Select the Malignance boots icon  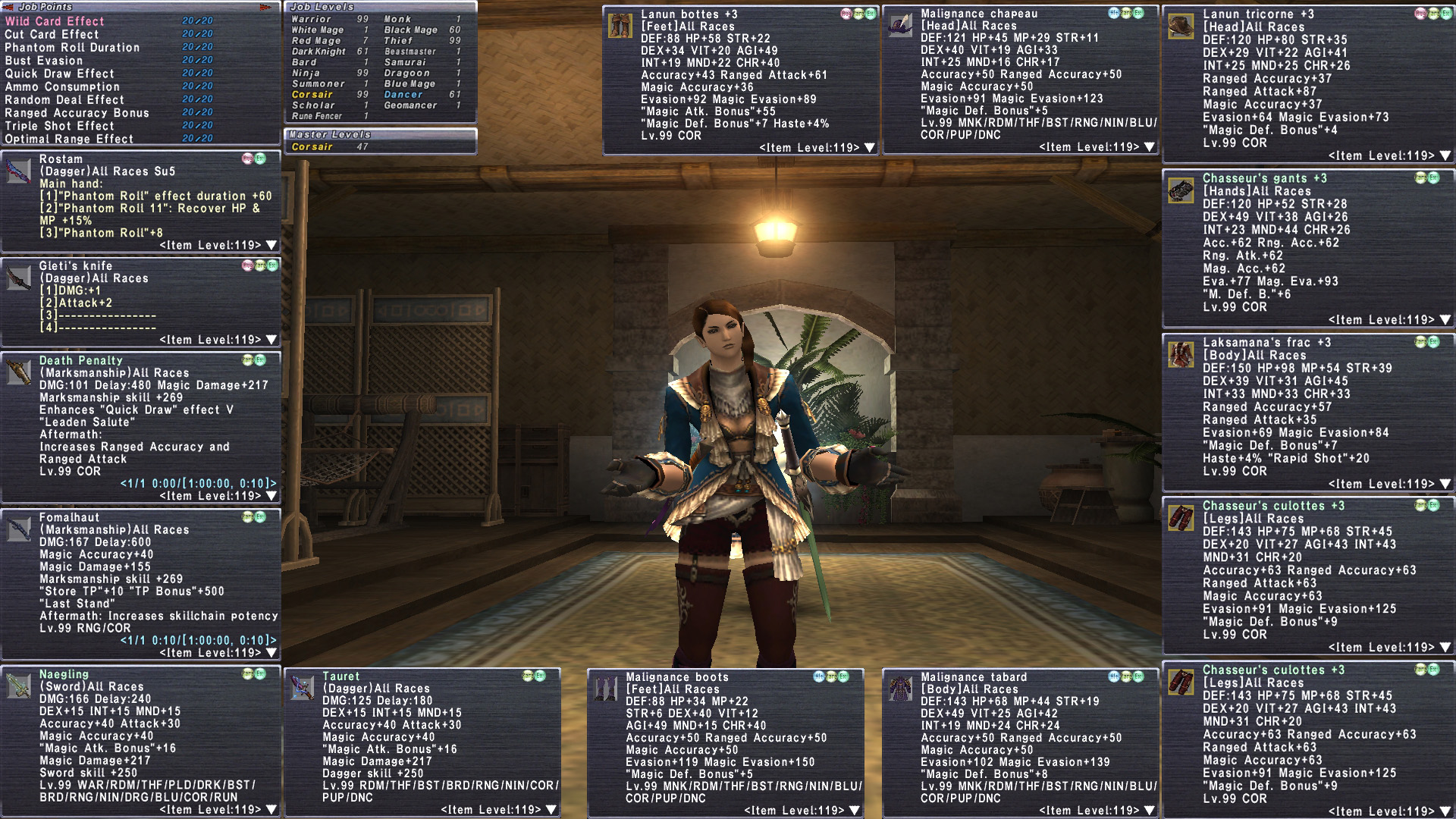click(605, 689)
